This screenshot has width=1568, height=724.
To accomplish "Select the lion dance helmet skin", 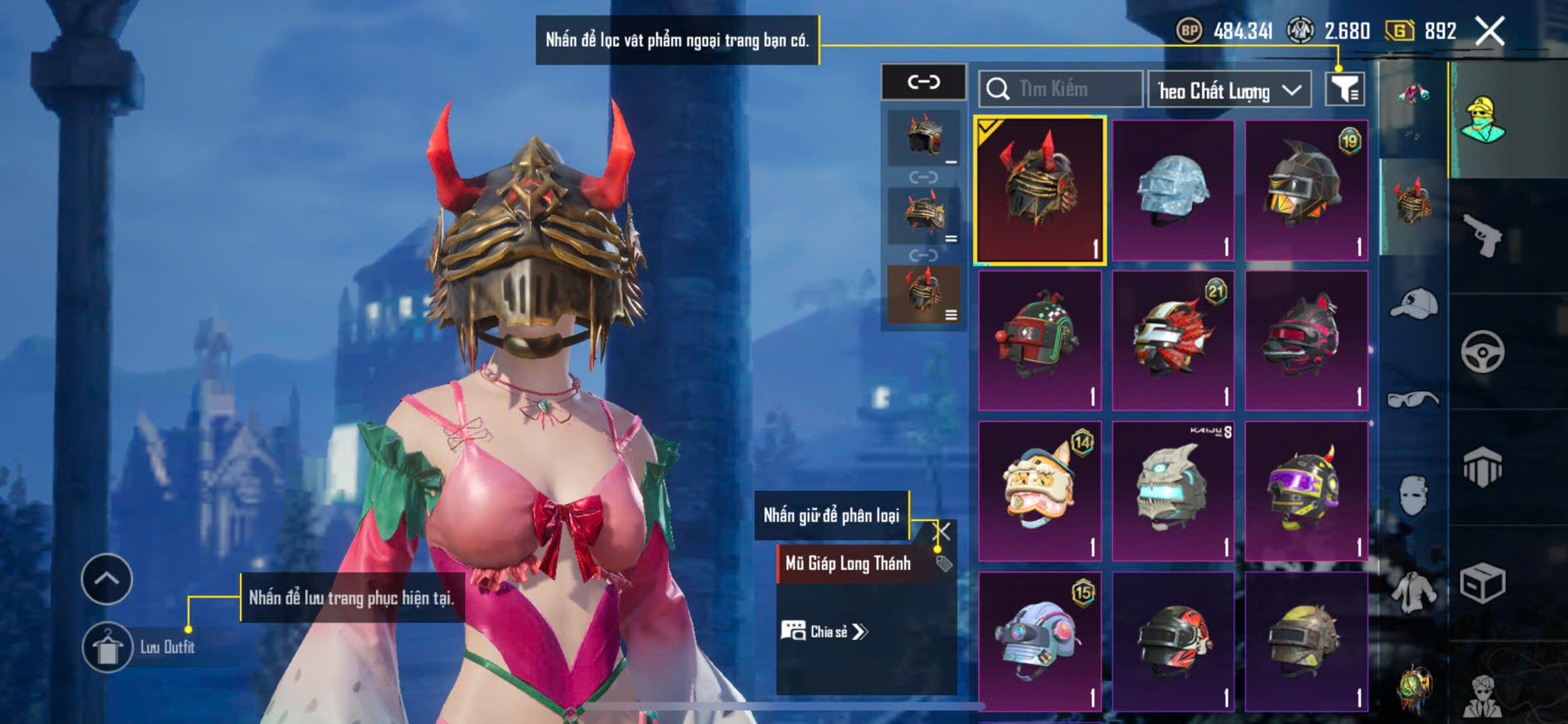I will (1040, 490).
